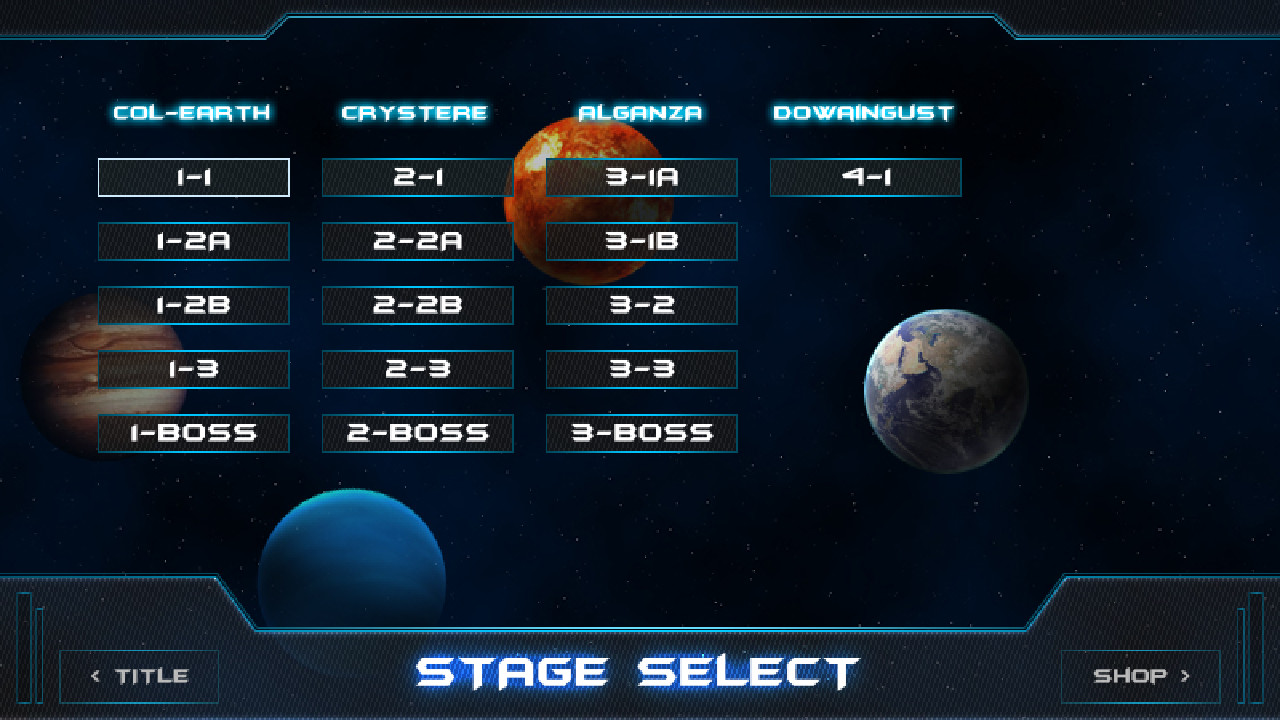Select stage 2-2A
This screenshot has width=1280, height=720.
[417, 241]
